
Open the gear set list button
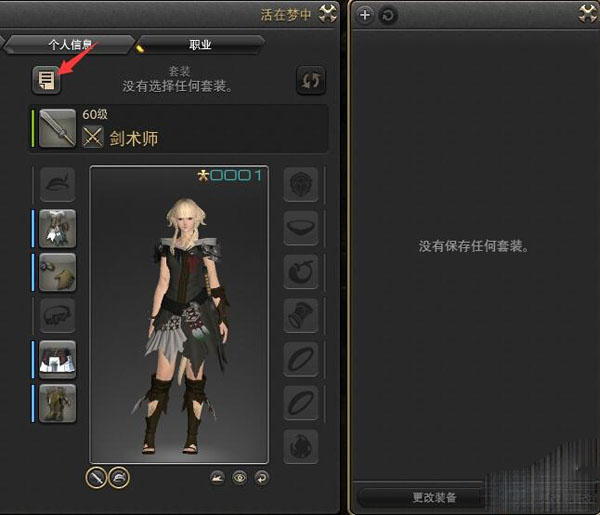45,80
